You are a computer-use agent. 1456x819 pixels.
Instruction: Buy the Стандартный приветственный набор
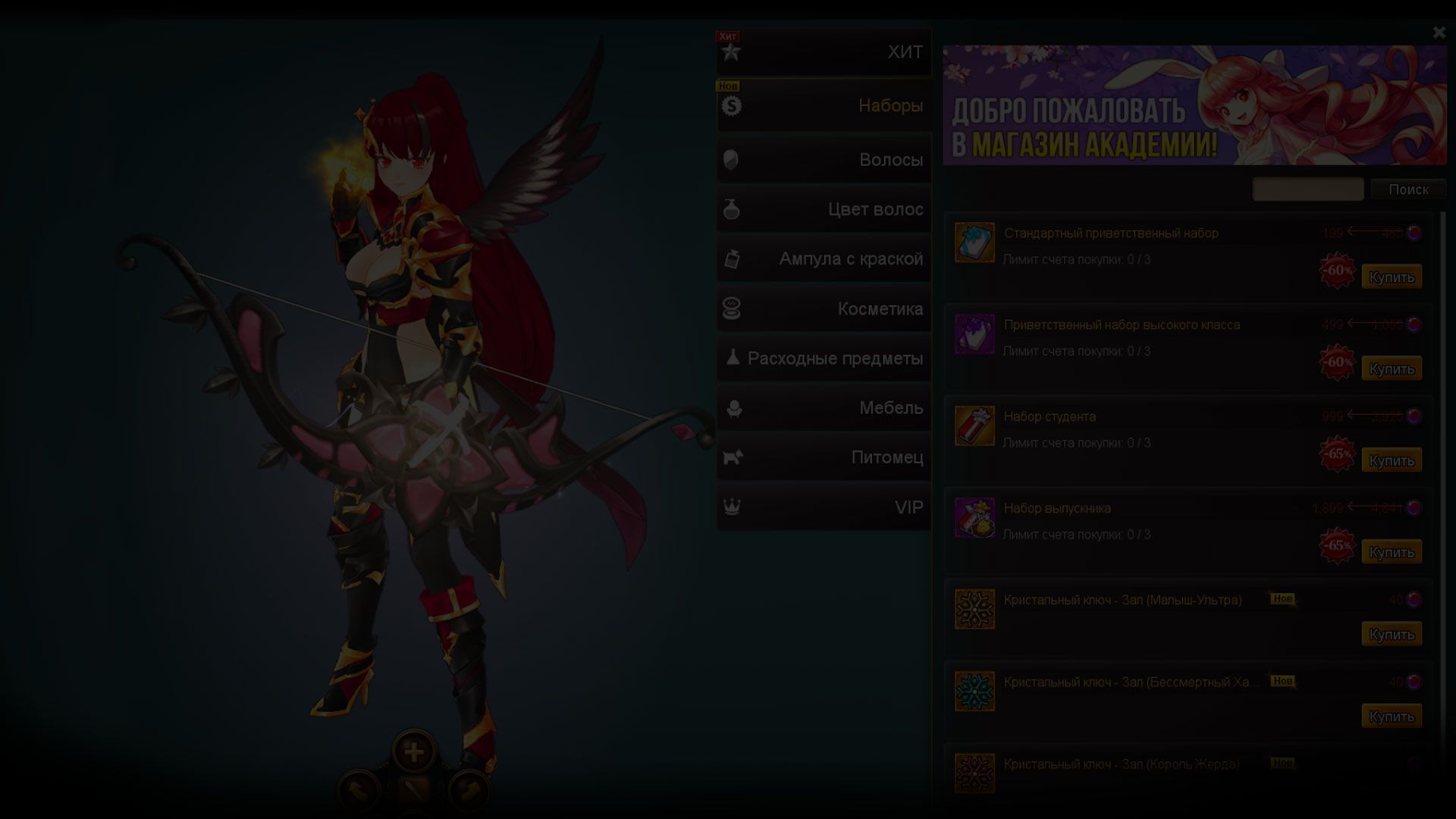[1391, 278]
